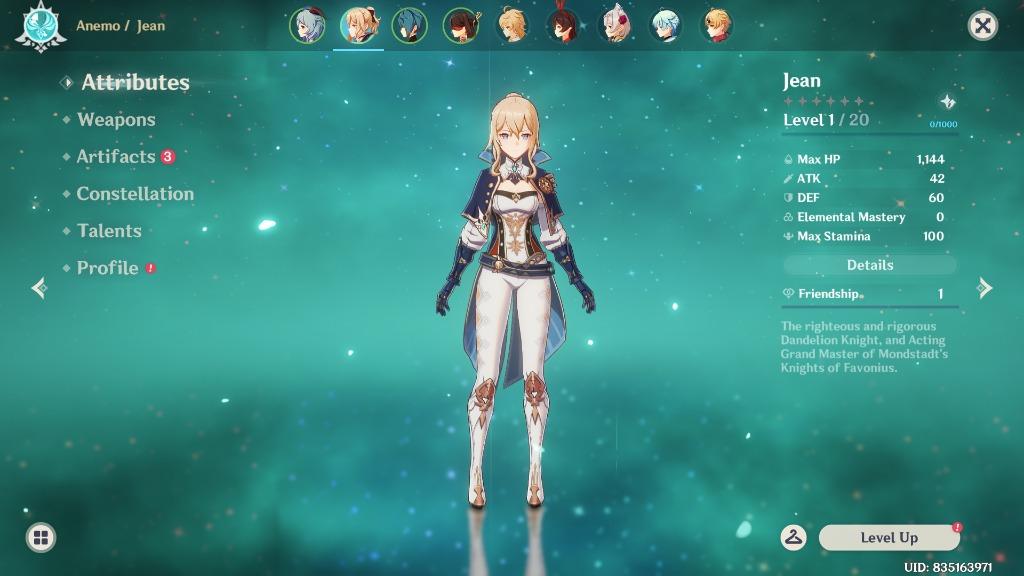Open the Weapons section

[116, 120]
